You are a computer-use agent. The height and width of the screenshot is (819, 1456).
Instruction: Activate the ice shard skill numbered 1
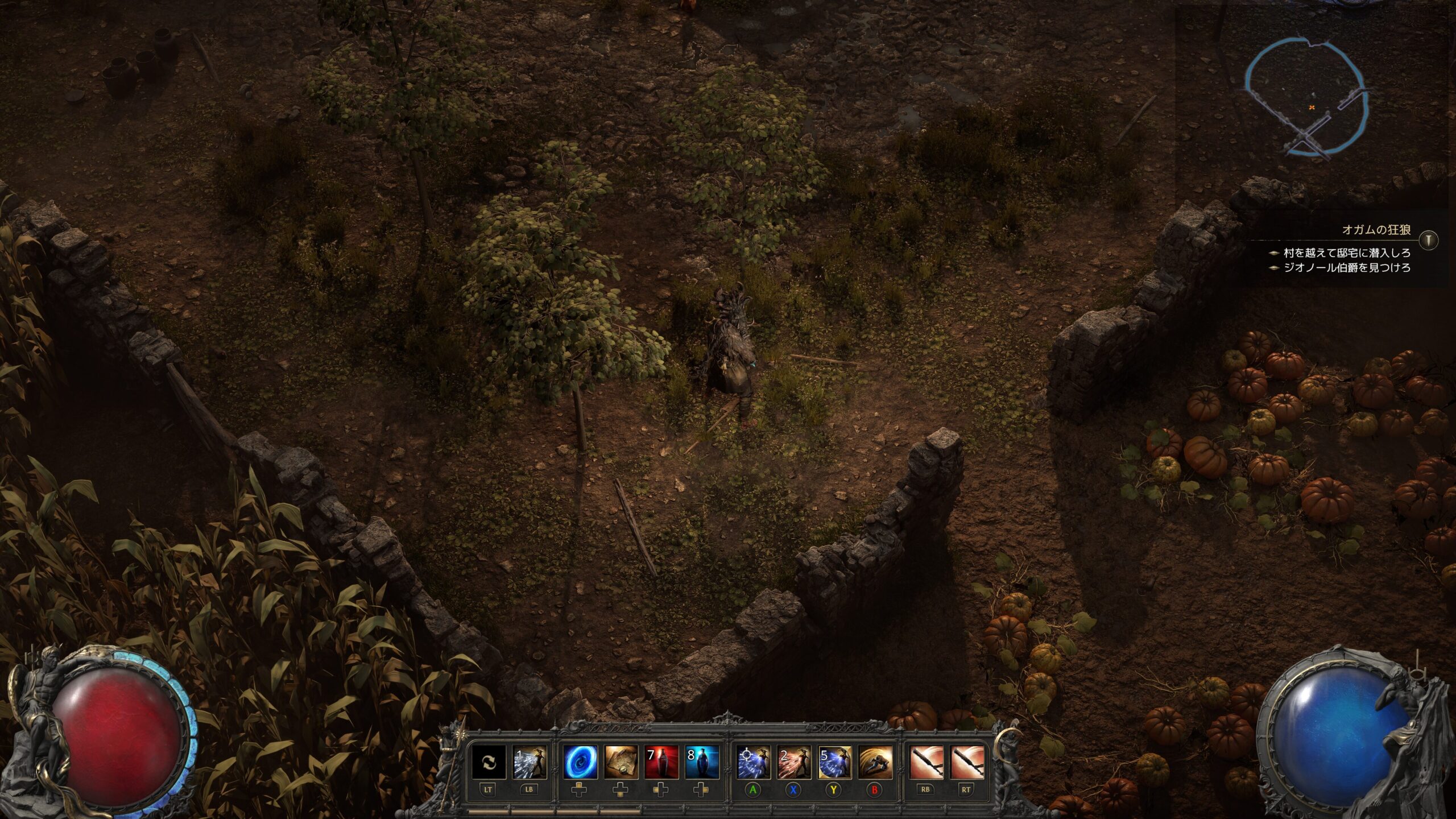pyautogui.click(x=530, y=763)
